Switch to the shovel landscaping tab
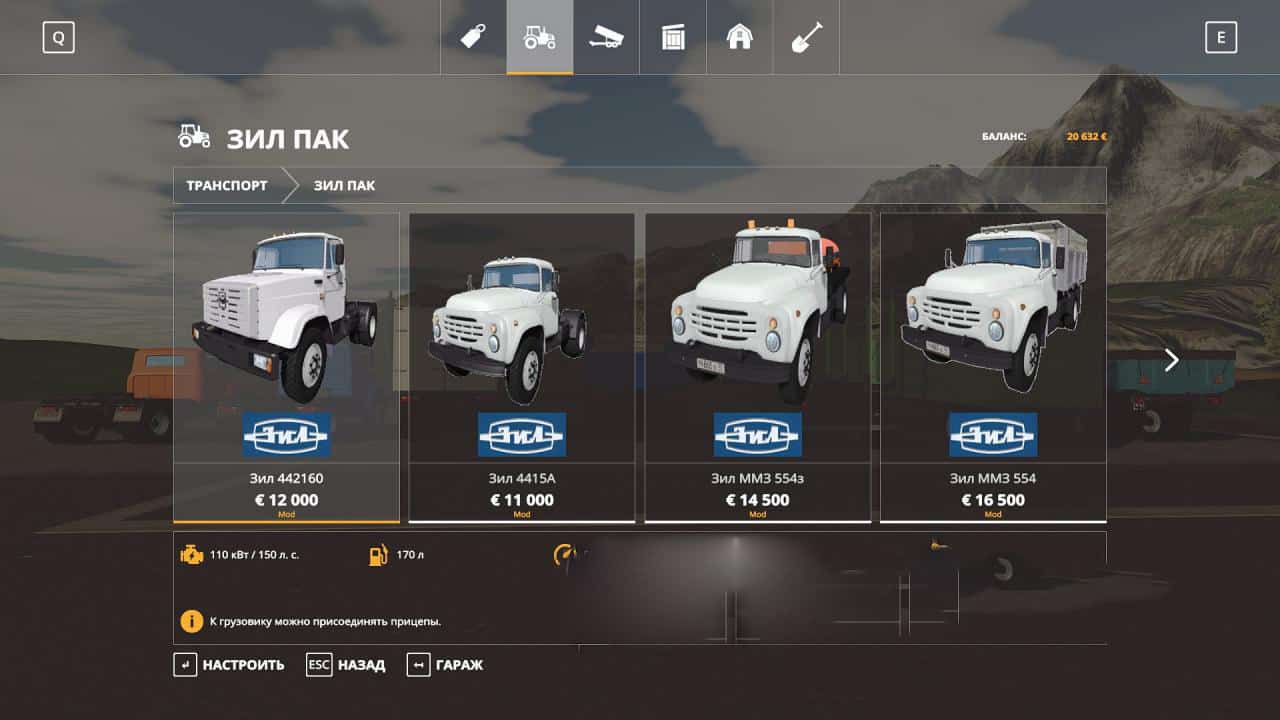 point(806,38)
